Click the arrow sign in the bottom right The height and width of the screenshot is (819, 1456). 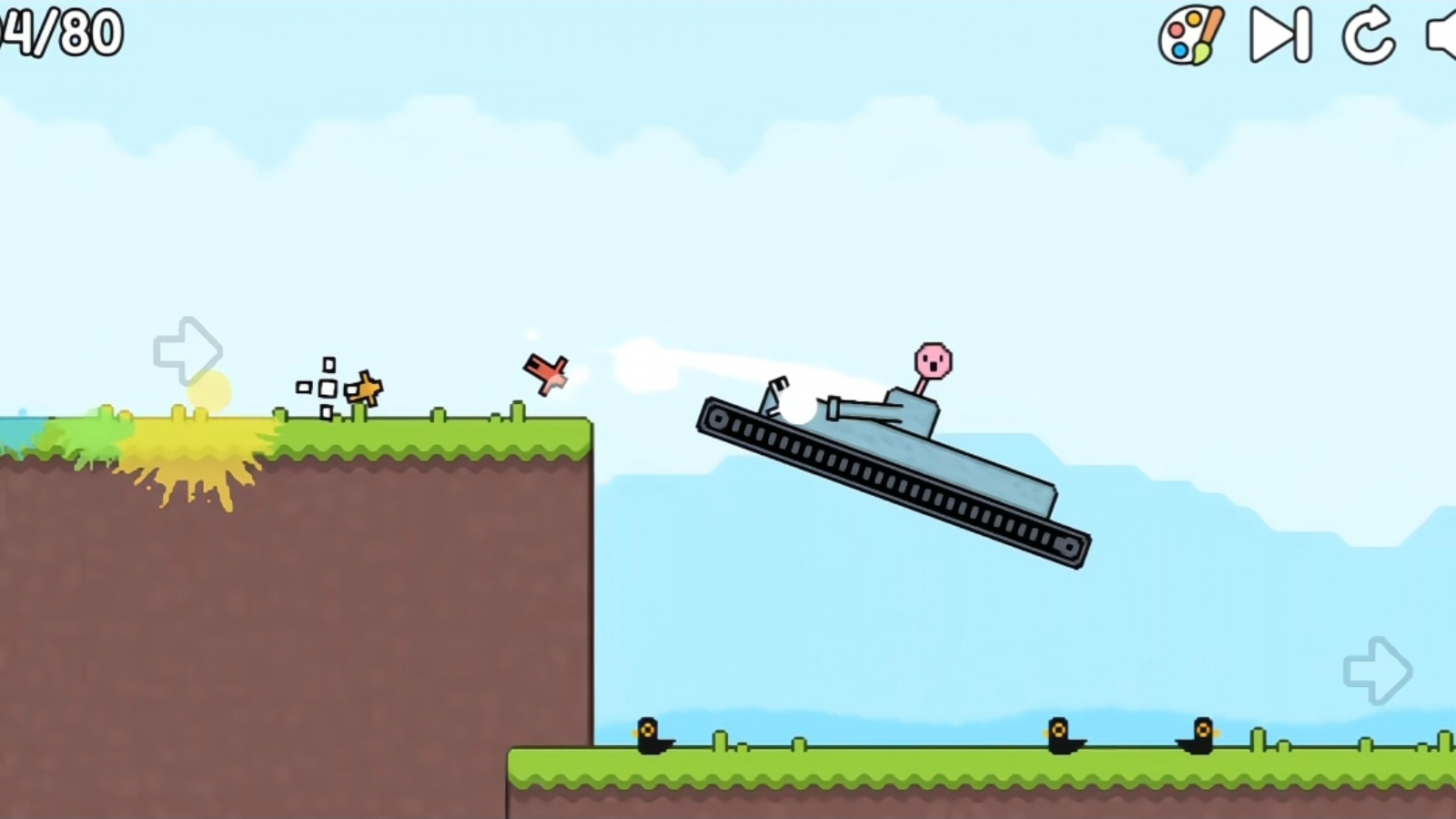(1379, 671)
